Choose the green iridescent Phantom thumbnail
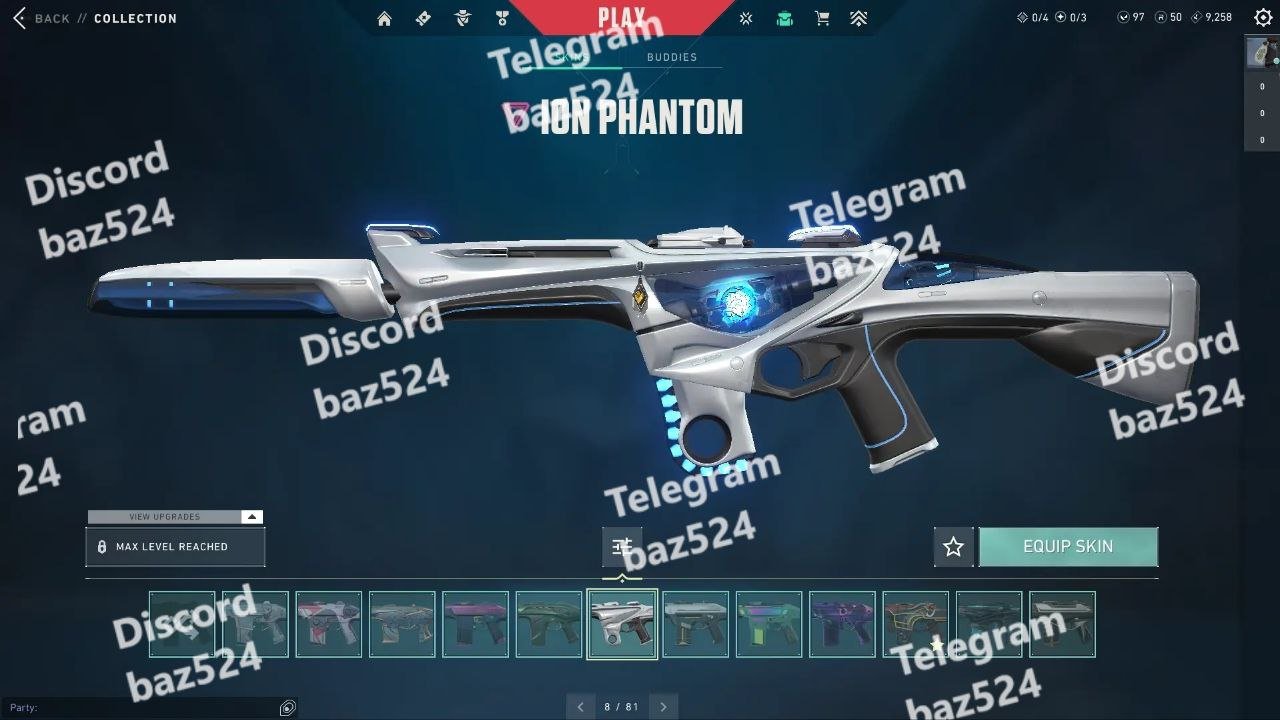Image resolution: width=1280 pixels, height=720 pixels. click(769, 625)
